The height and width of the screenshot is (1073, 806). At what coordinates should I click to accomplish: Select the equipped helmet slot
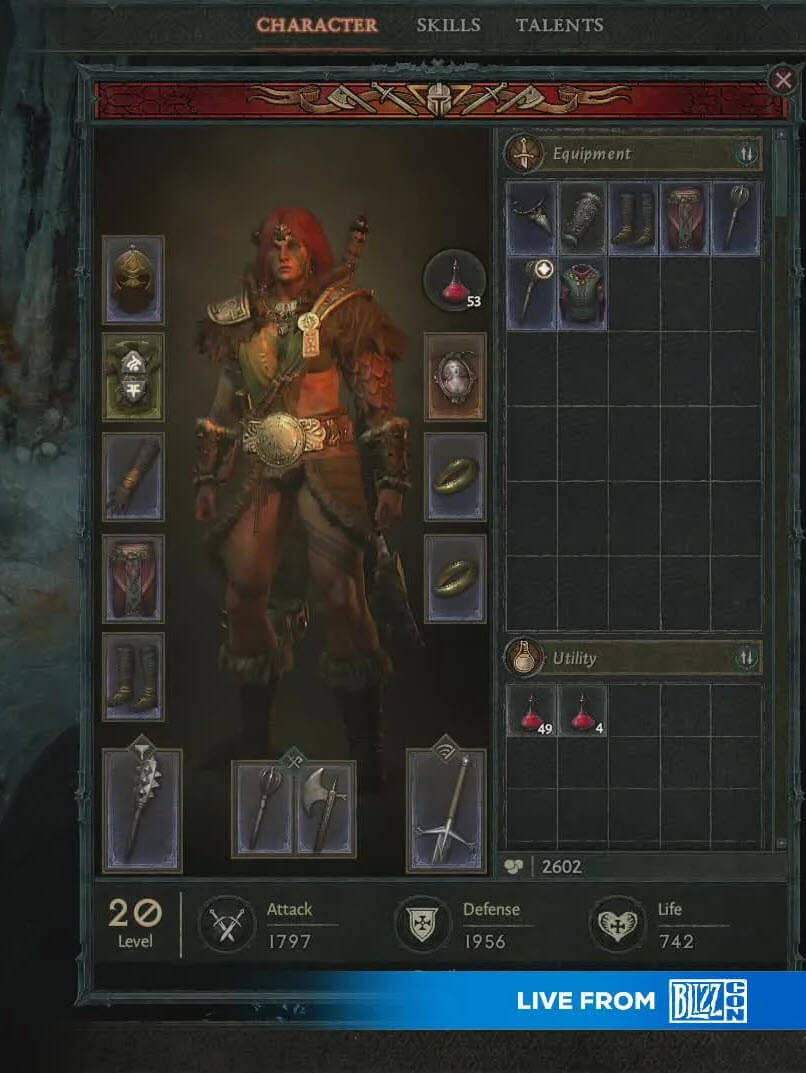pos(133,280)
